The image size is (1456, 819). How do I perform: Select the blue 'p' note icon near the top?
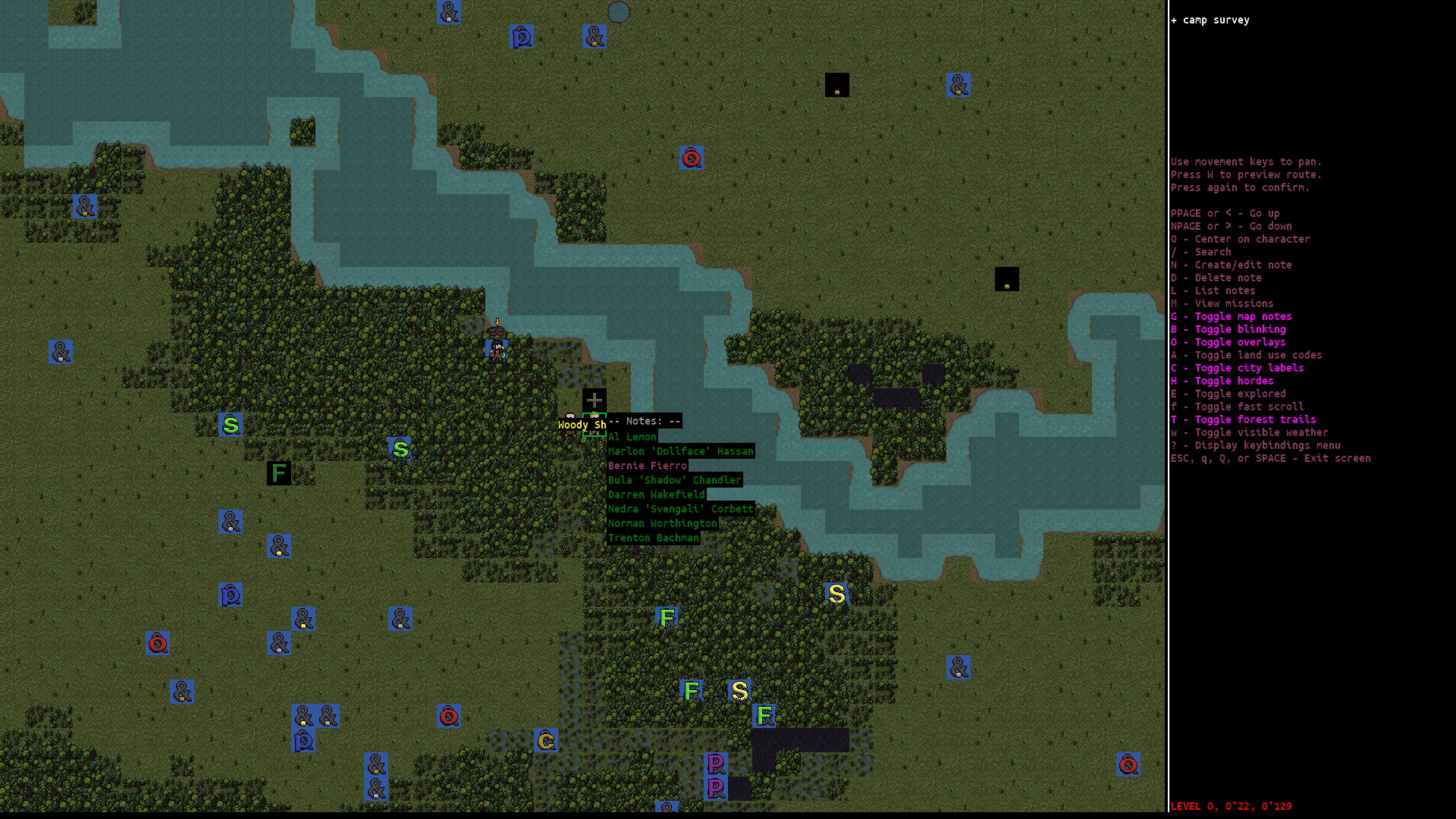pyautogui.click(x=521, y=36)
